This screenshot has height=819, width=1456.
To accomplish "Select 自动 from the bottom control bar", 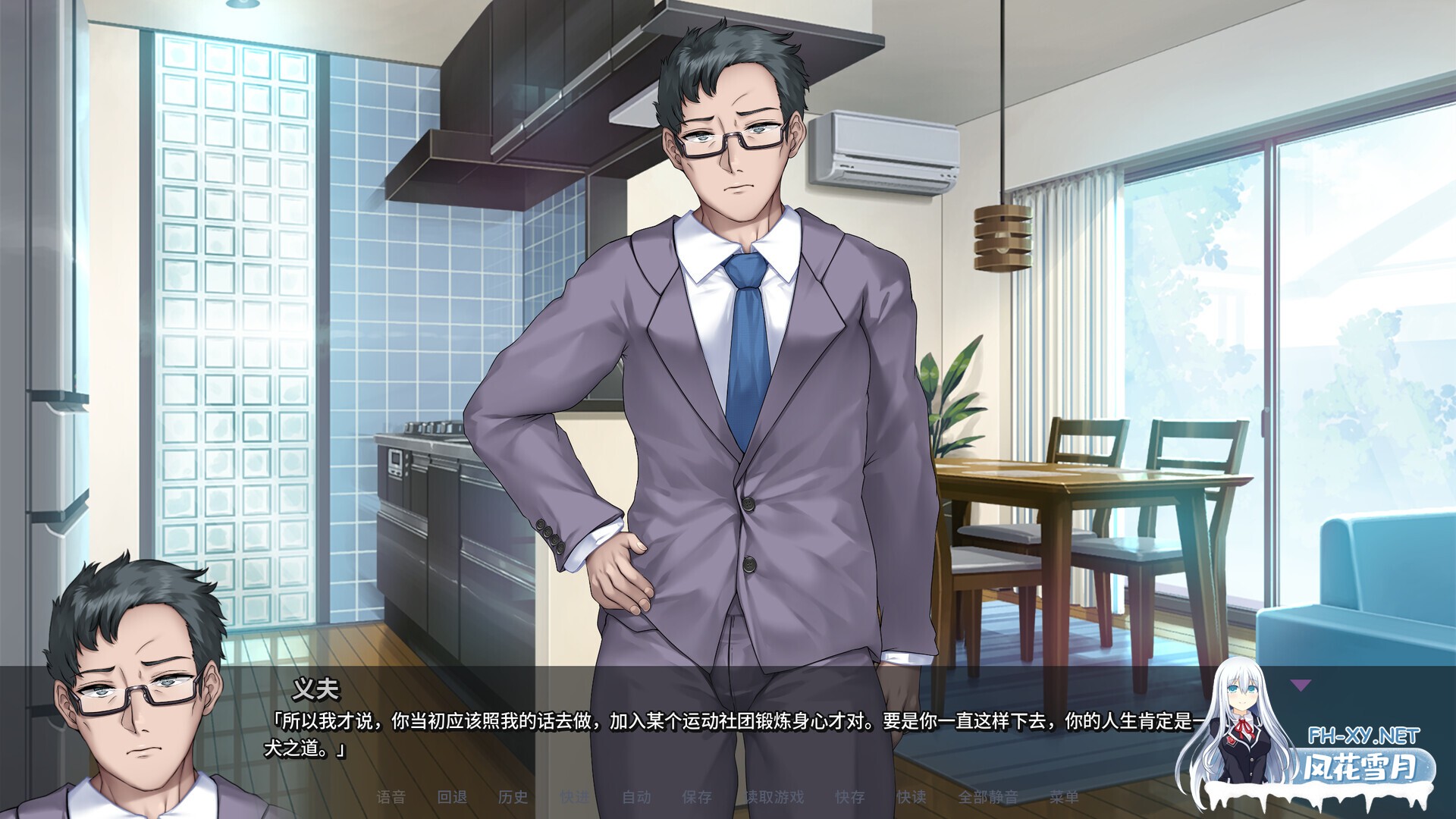I will point(635,796).
